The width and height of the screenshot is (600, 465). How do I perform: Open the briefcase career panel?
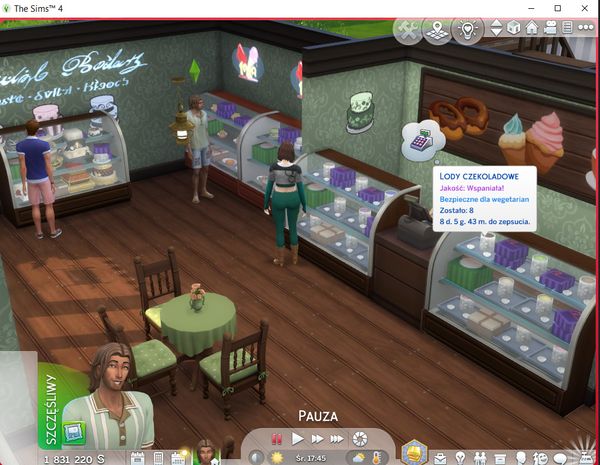[440, 456]
